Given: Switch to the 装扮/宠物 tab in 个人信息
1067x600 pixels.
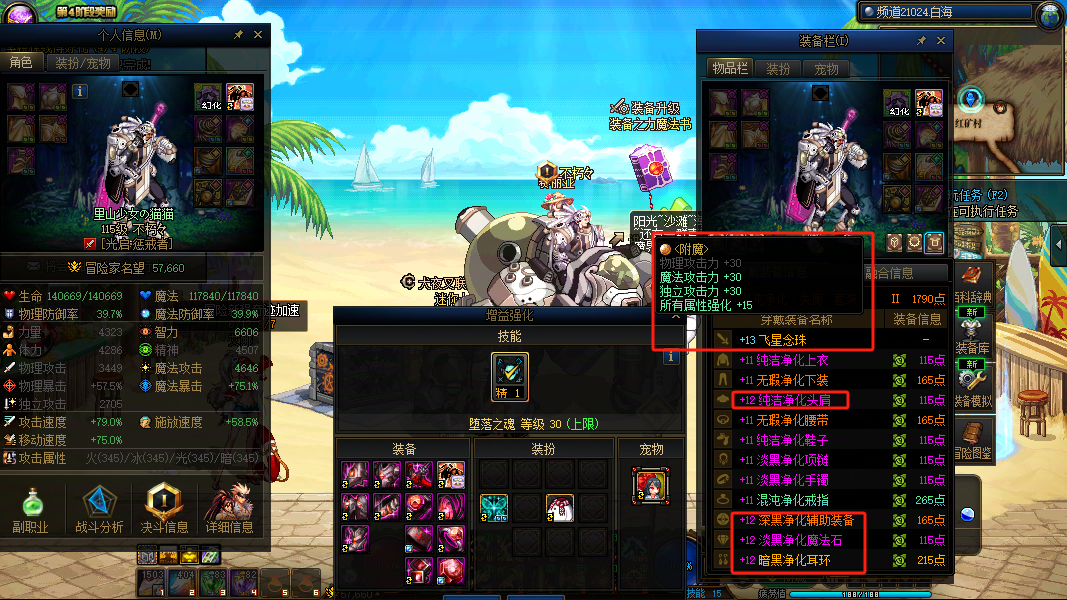Looking at the screenshot, I should click(x=82, y=63).
